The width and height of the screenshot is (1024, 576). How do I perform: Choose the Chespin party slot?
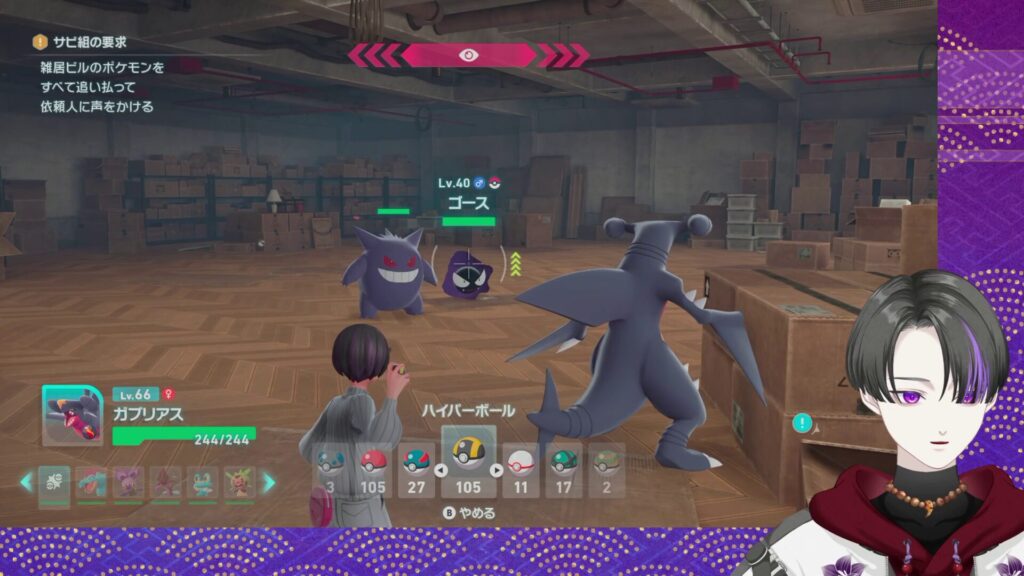(240, 482)
